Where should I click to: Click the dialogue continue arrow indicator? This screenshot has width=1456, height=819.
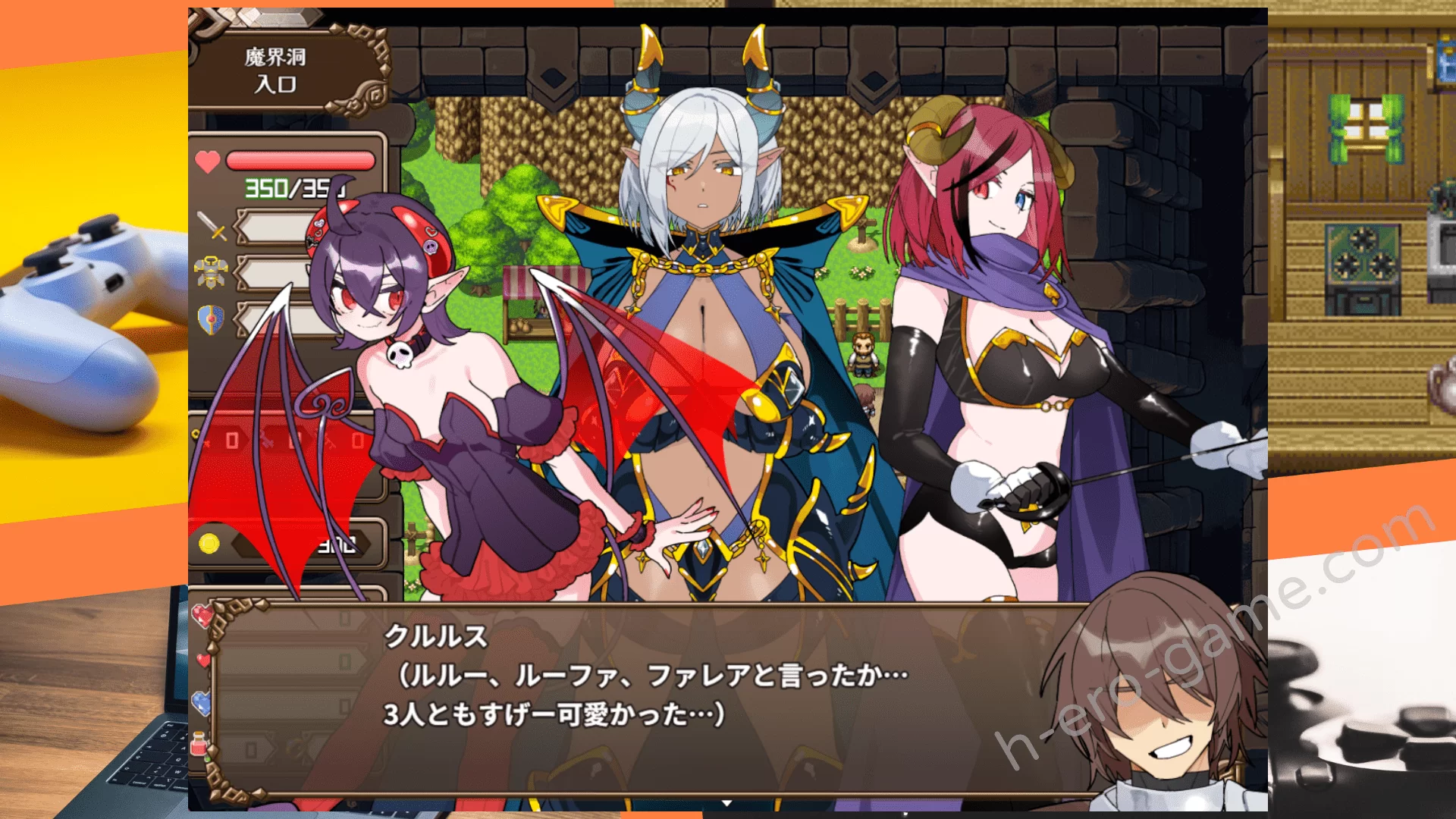(x=726, y=802)
